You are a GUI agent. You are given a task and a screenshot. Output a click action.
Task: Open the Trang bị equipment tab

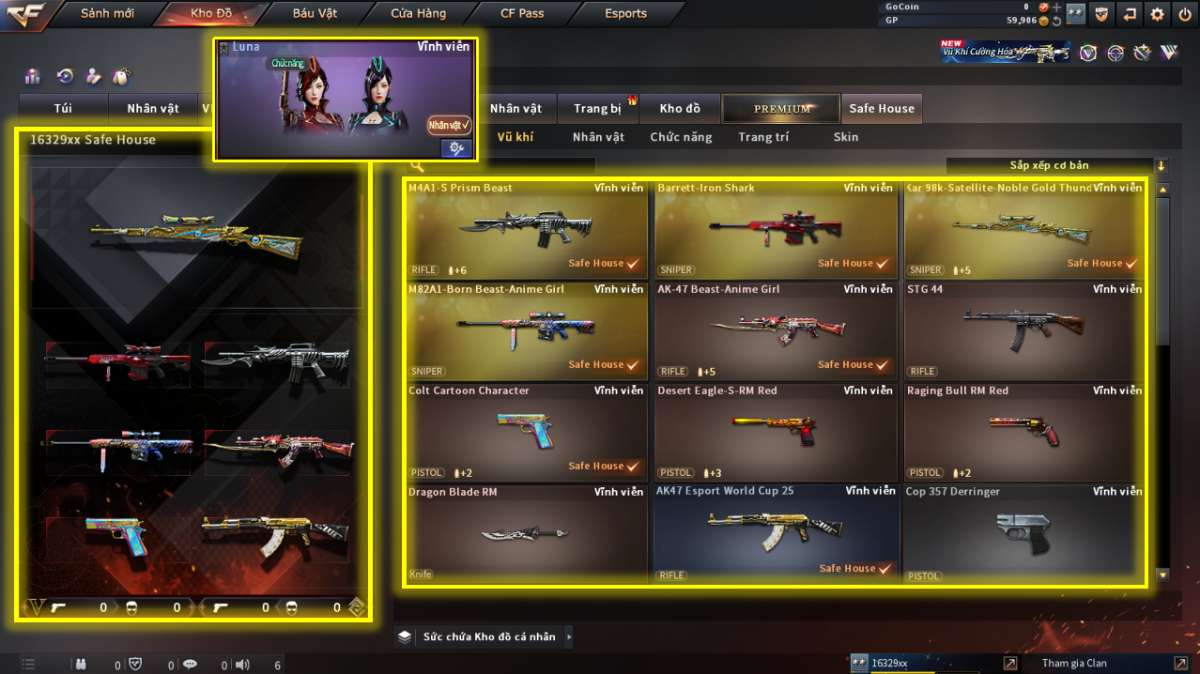coord(597,109)
